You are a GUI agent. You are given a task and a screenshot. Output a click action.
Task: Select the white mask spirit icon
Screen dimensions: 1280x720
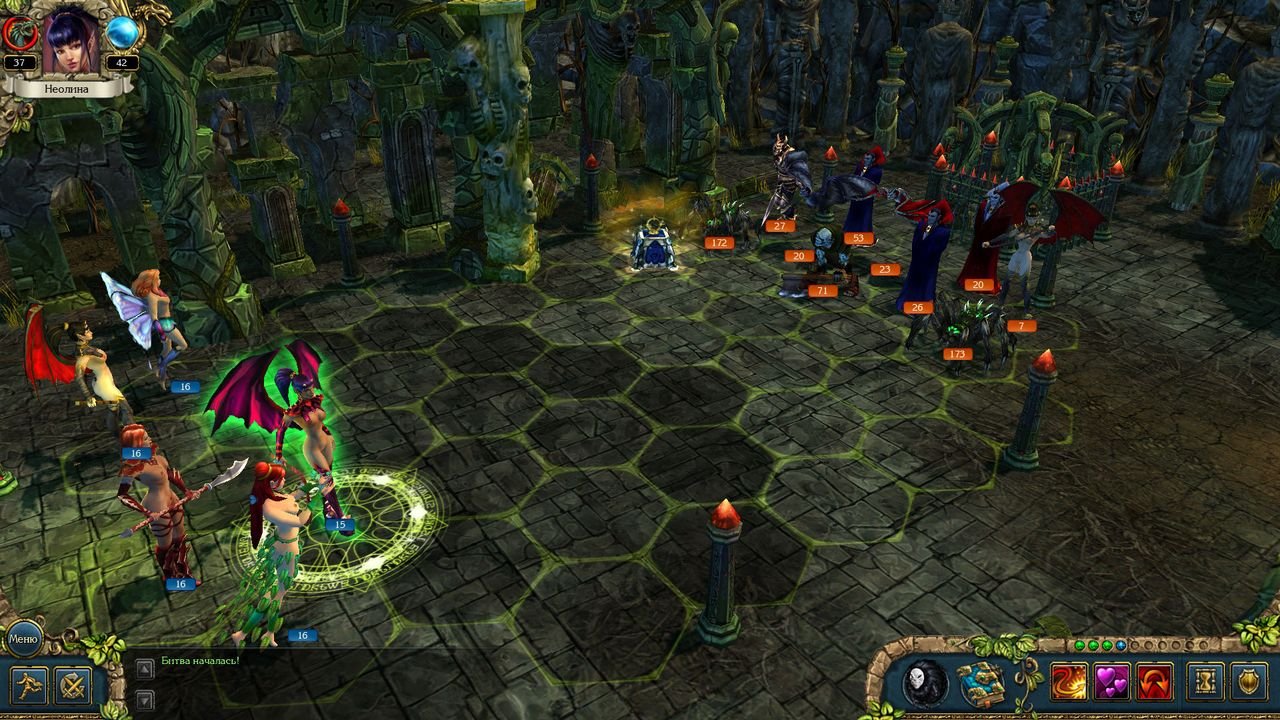pos(916,683)
